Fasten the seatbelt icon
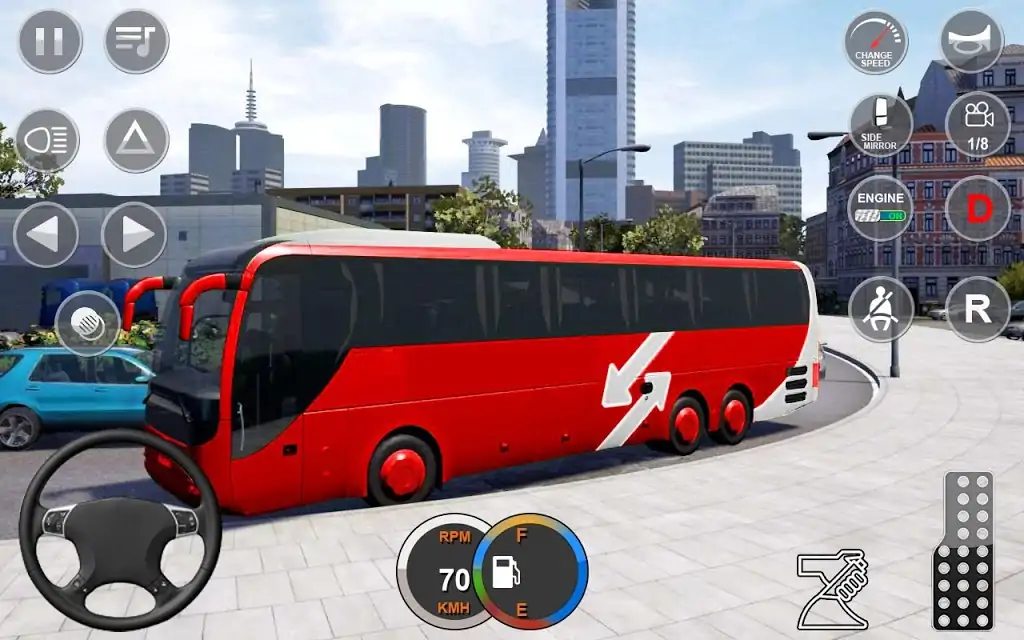The width and height of the screenshot is (1024, 640). tap(881, 309)
